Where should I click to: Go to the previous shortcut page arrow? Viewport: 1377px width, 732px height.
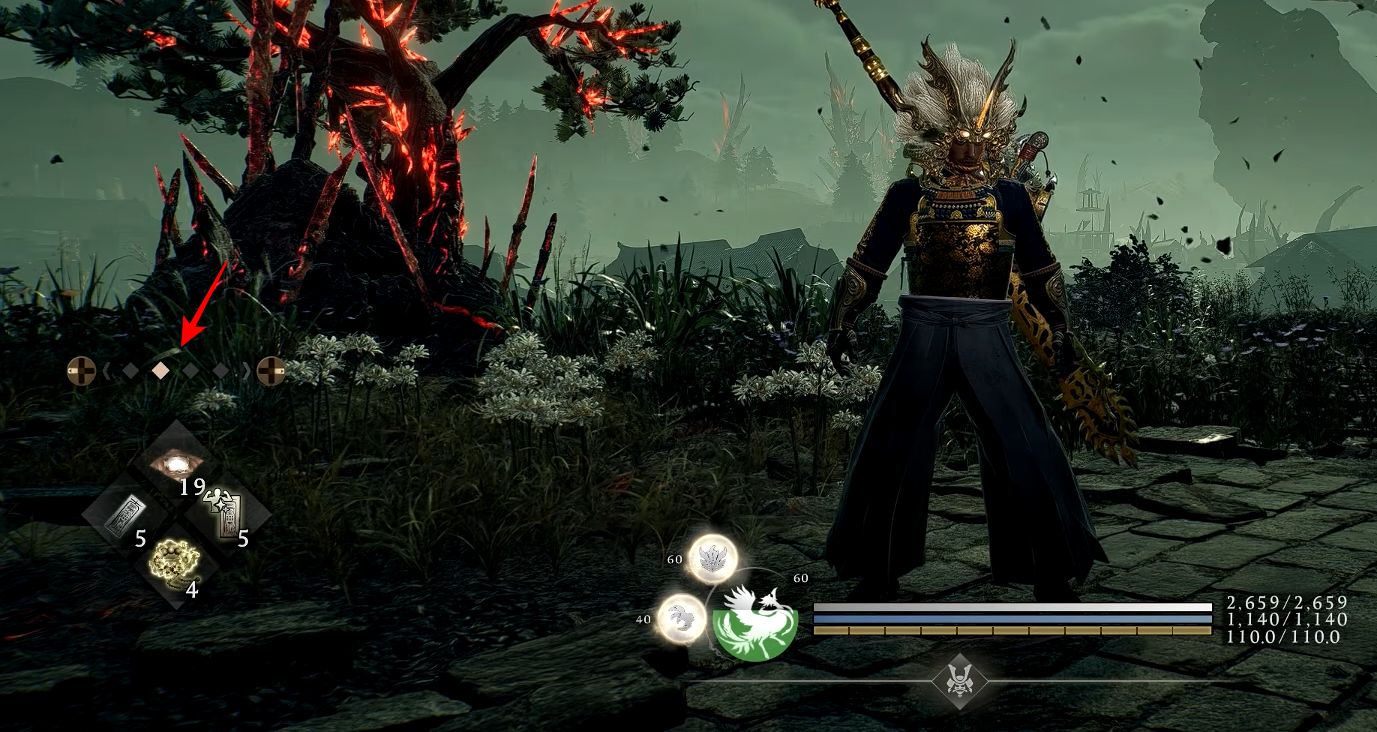106,371
